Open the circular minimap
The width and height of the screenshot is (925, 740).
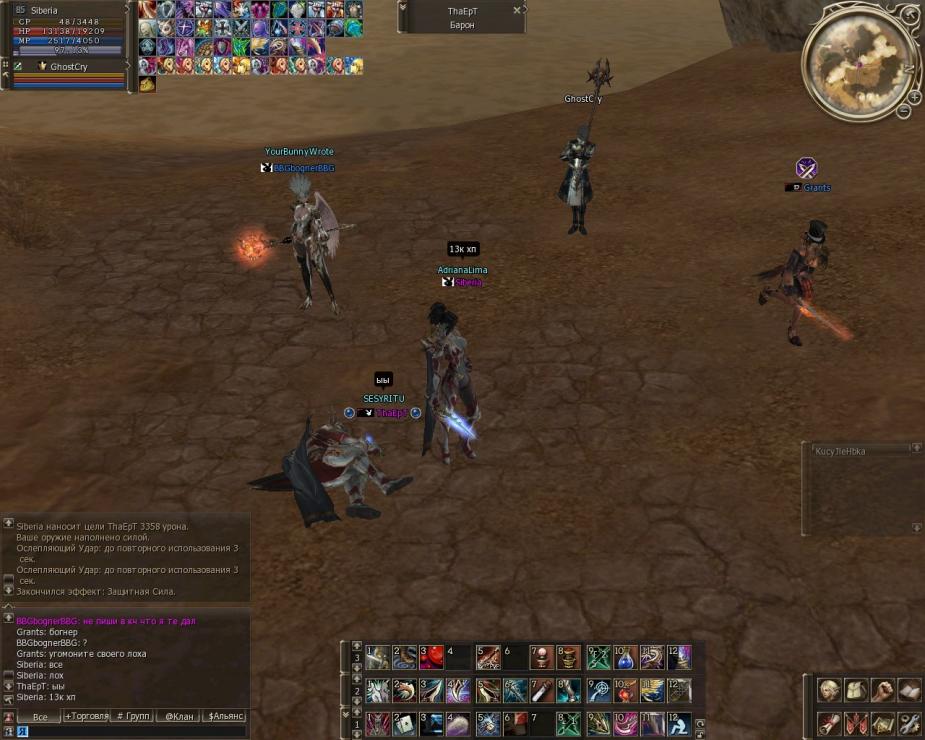[858, 62]
